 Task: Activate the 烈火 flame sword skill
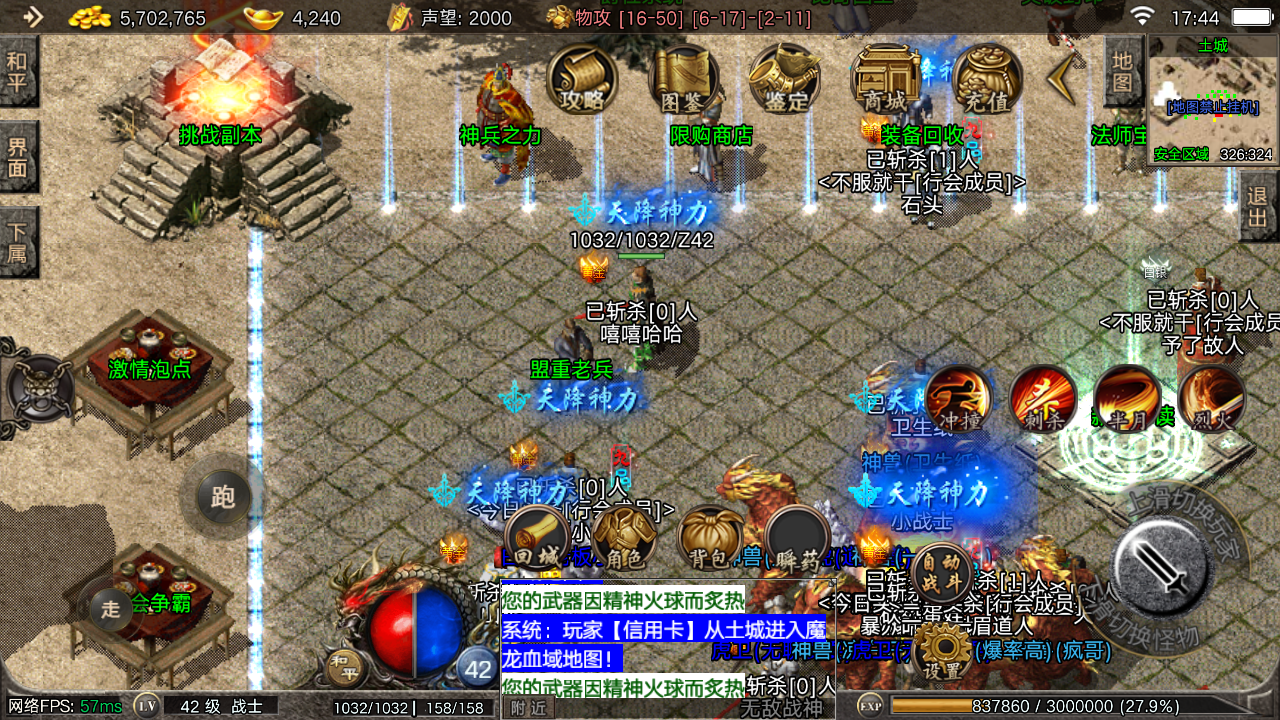[x=1212, y=398]
